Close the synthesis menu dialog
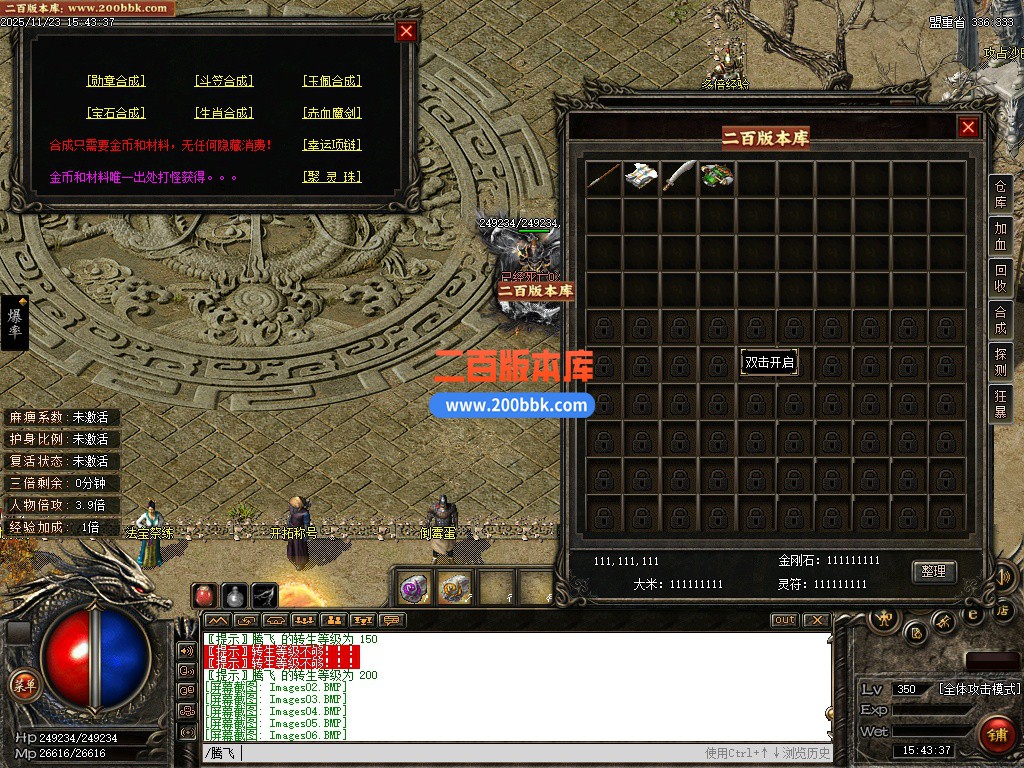Screen dimensions: 1024x768 pyautogui.click(x=406, y=31)
